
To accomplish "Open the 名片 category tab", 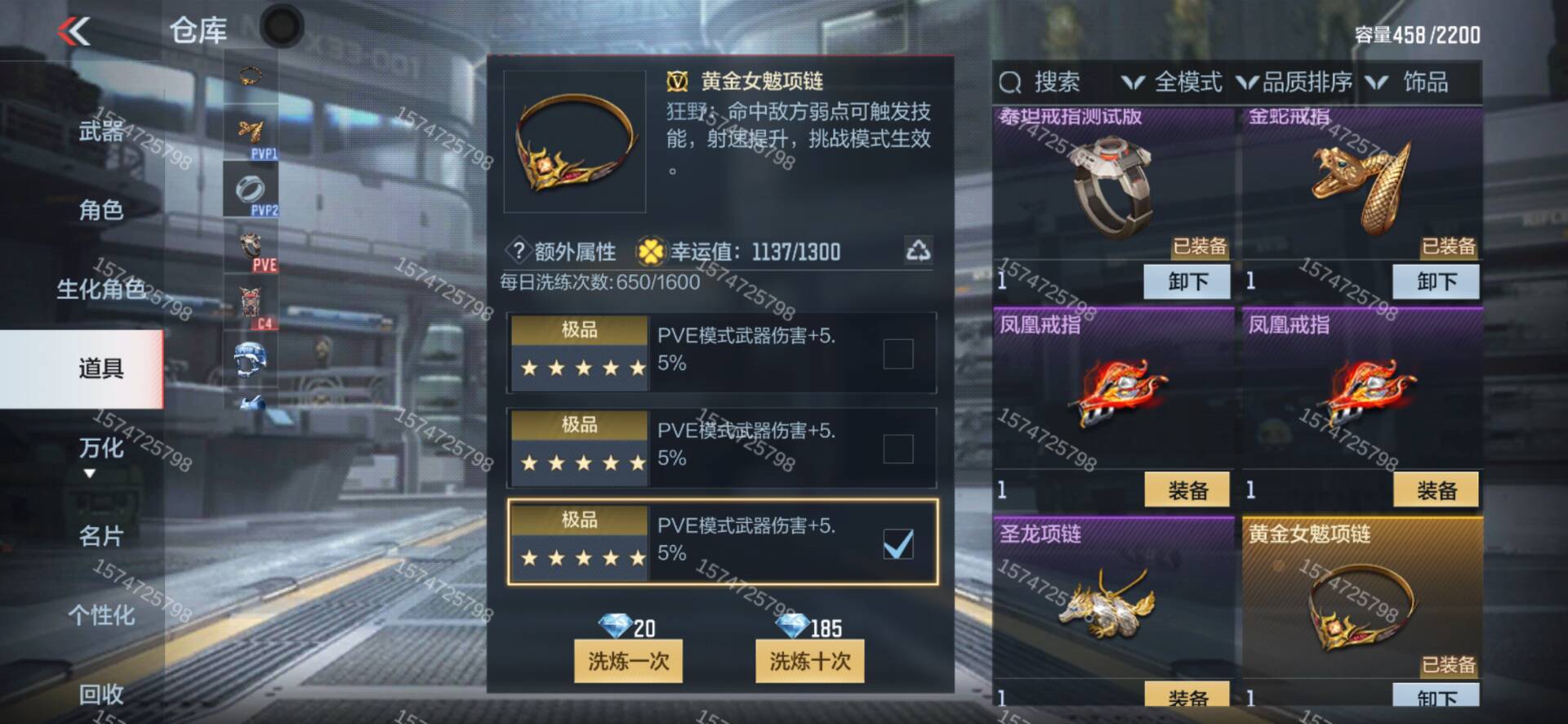I will pyautogui.click(x=100, y=536).
